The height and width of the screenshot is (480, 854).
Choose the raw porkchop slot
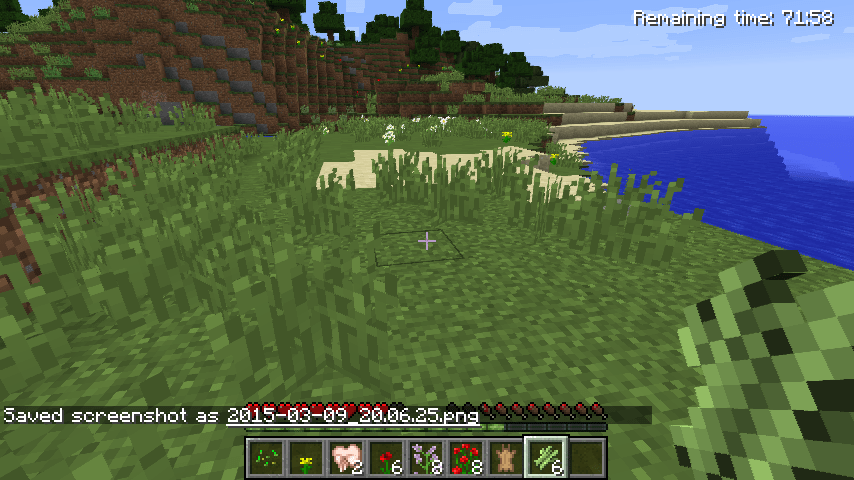[345, 457]
